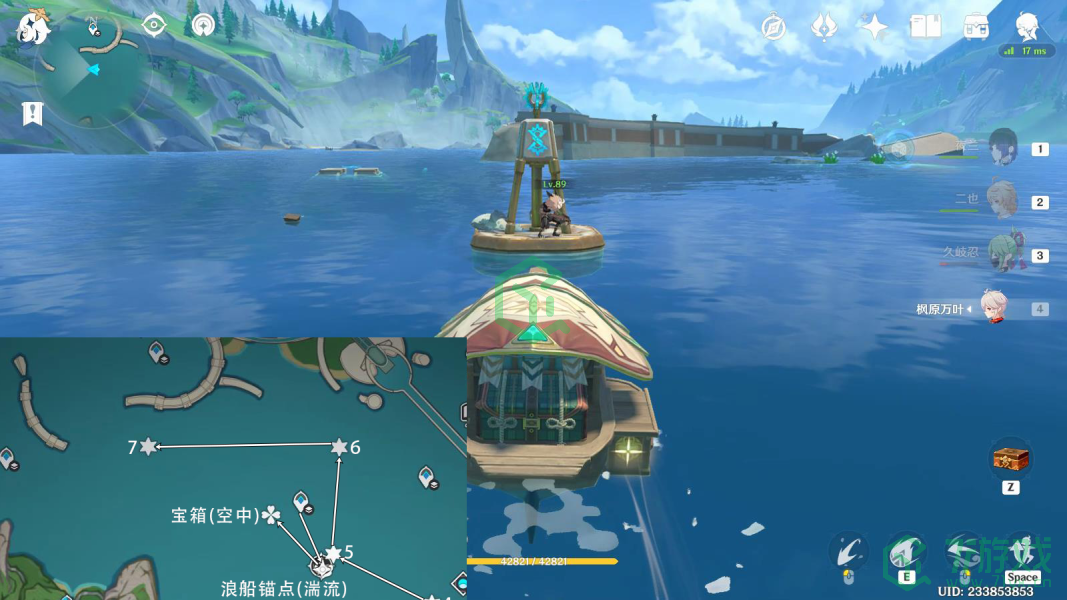The height and width of the screenshot is (600, 1067).
Task: Open the adventurer handbook book icon
Action: coord(925,27)
